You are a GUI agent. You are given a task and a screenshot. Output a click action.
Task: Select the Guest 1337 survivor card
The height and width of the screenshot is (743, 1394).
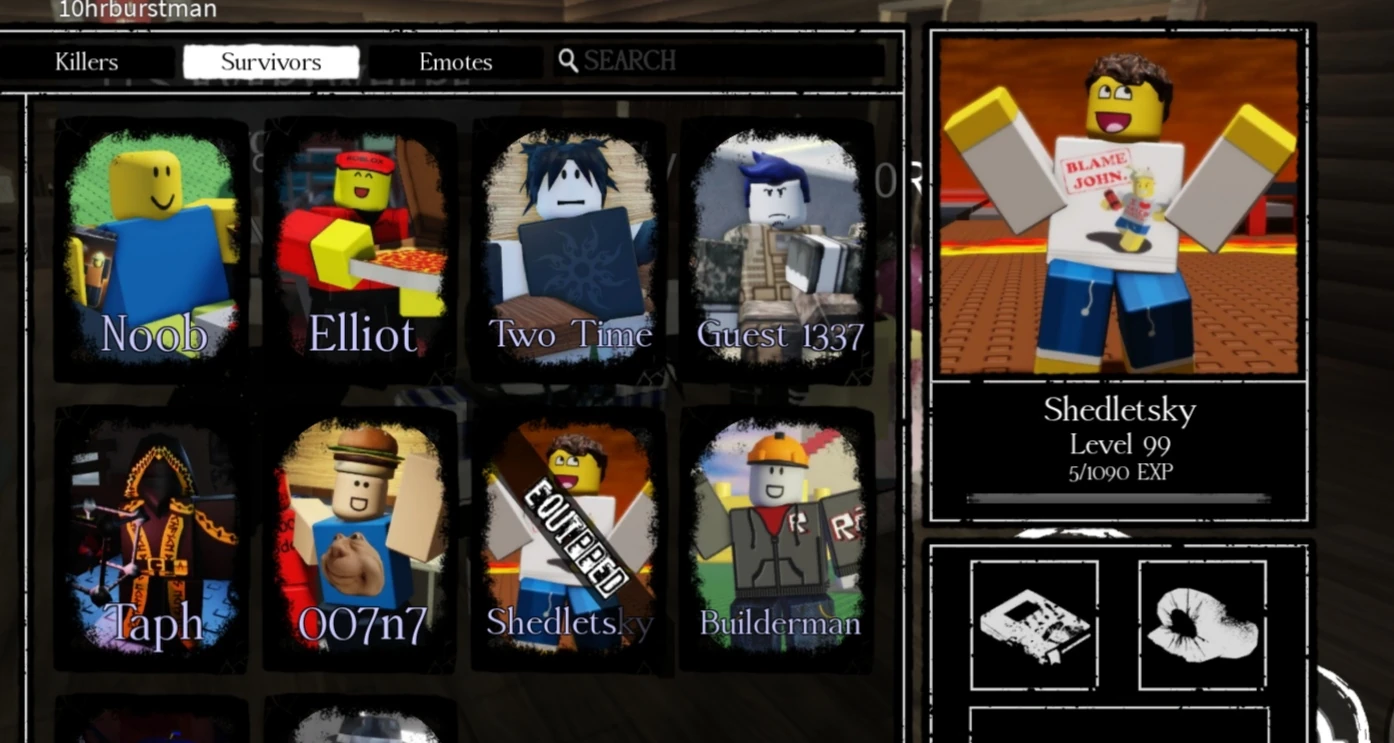click(777, 250)
